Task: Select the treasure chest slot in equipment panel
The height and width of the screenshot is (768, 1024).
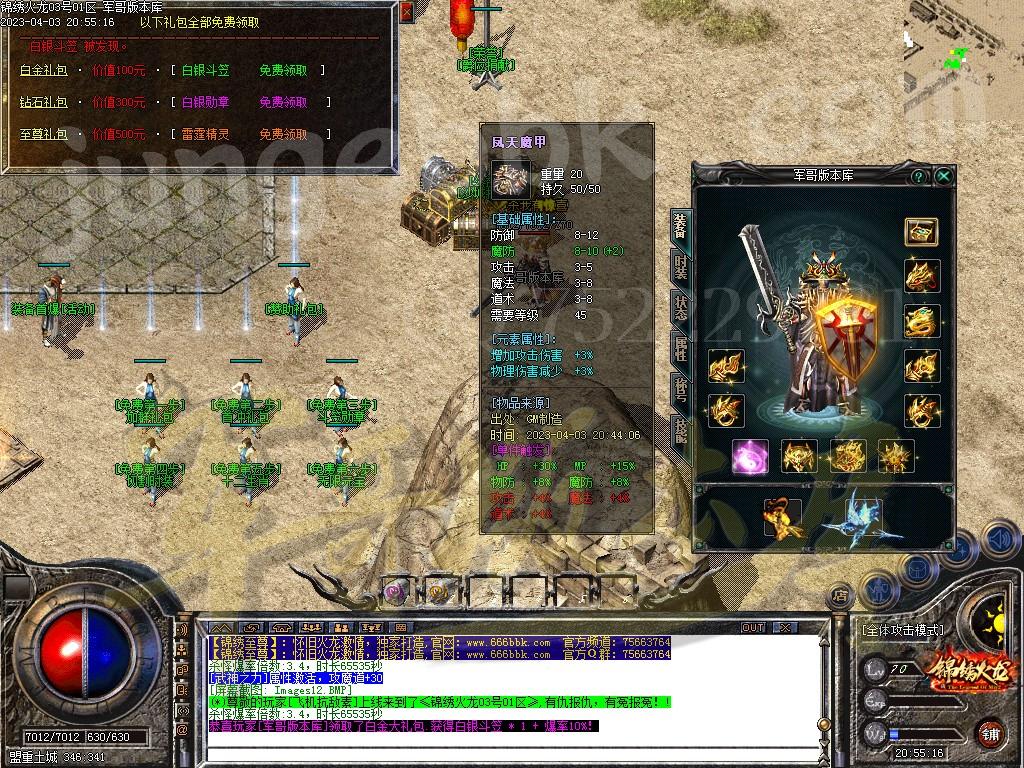Action: (x=921, y=232)
